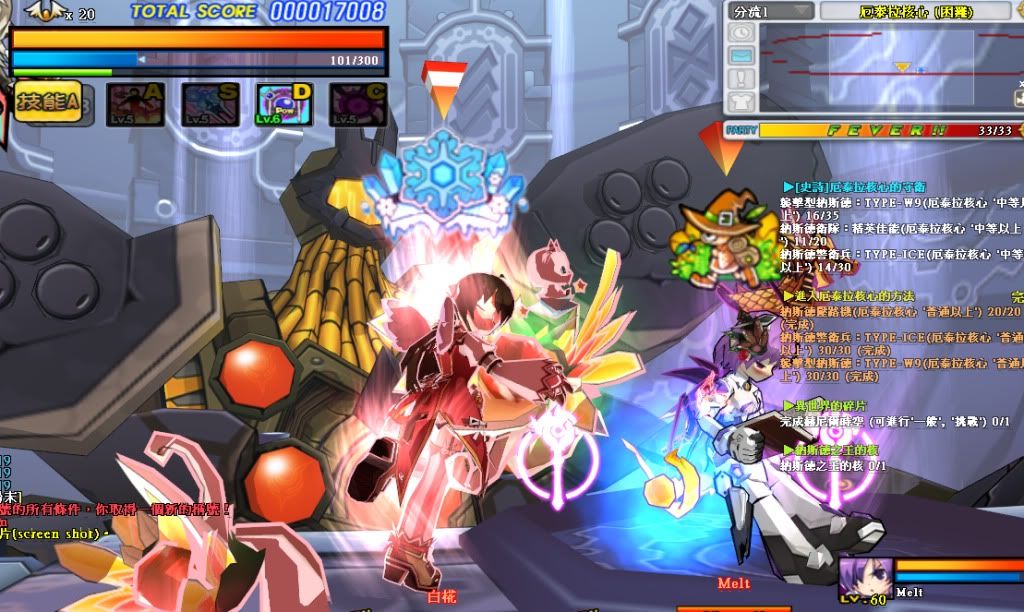Click Melt's party member portrait
Image resolution: width=1024 pixels, height=612 pixels.
864,580
